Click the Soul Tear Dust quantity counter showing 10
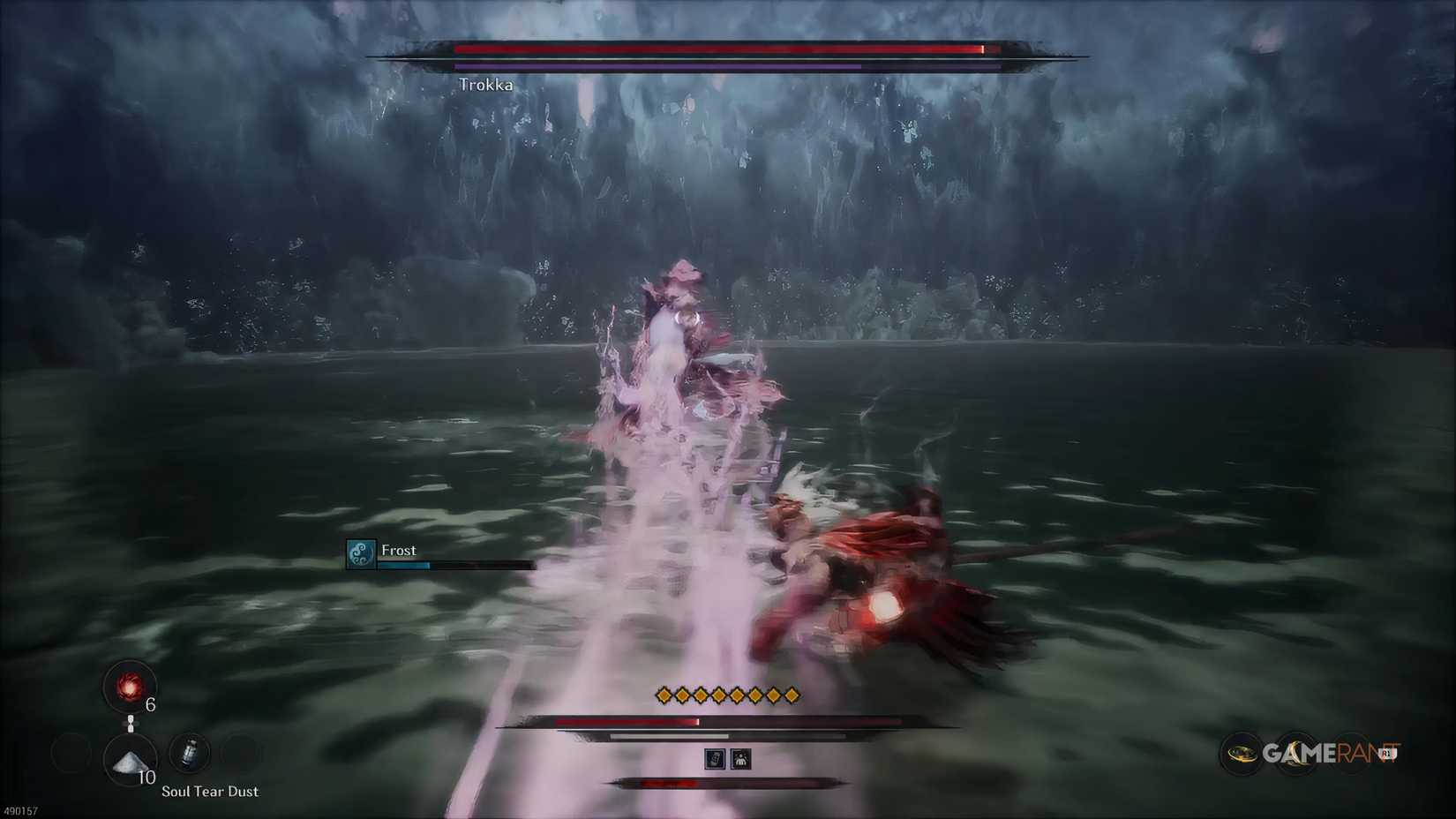 pyautogui.click(x=146, y=777)
